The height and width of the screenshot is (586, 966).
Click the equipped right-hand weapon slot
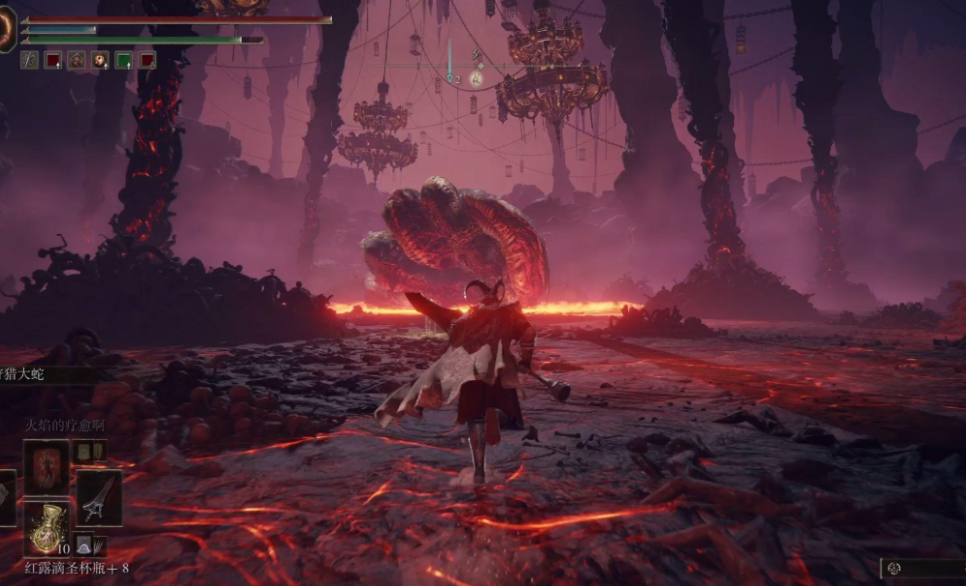click(98, 498)
